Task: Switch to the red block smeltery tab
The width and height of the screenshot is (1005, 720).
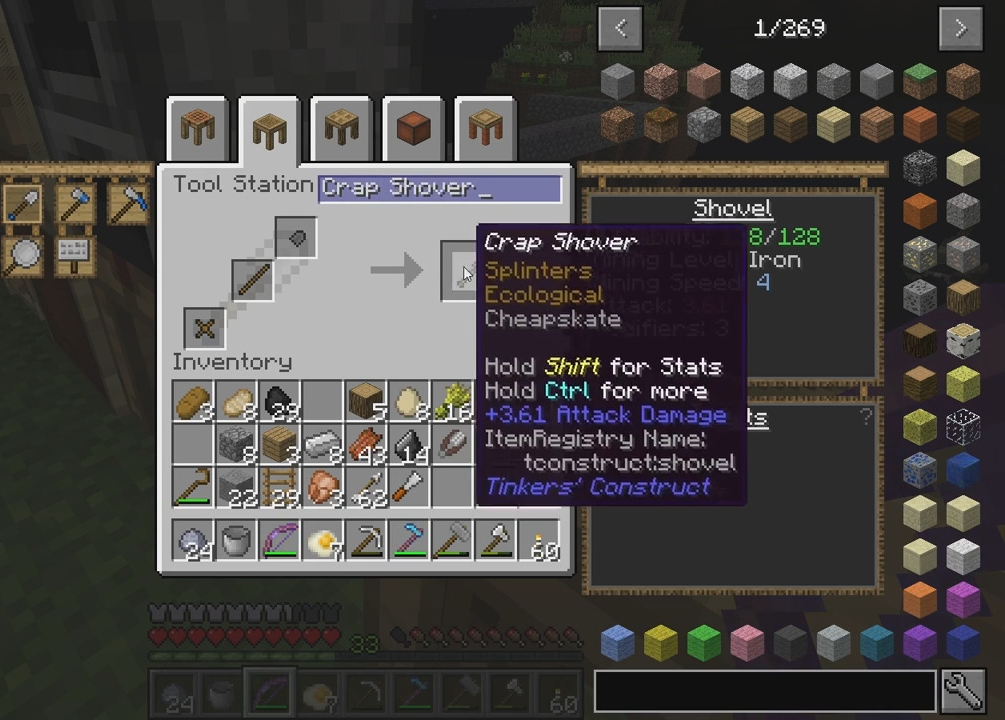Action: click(413, 128)
